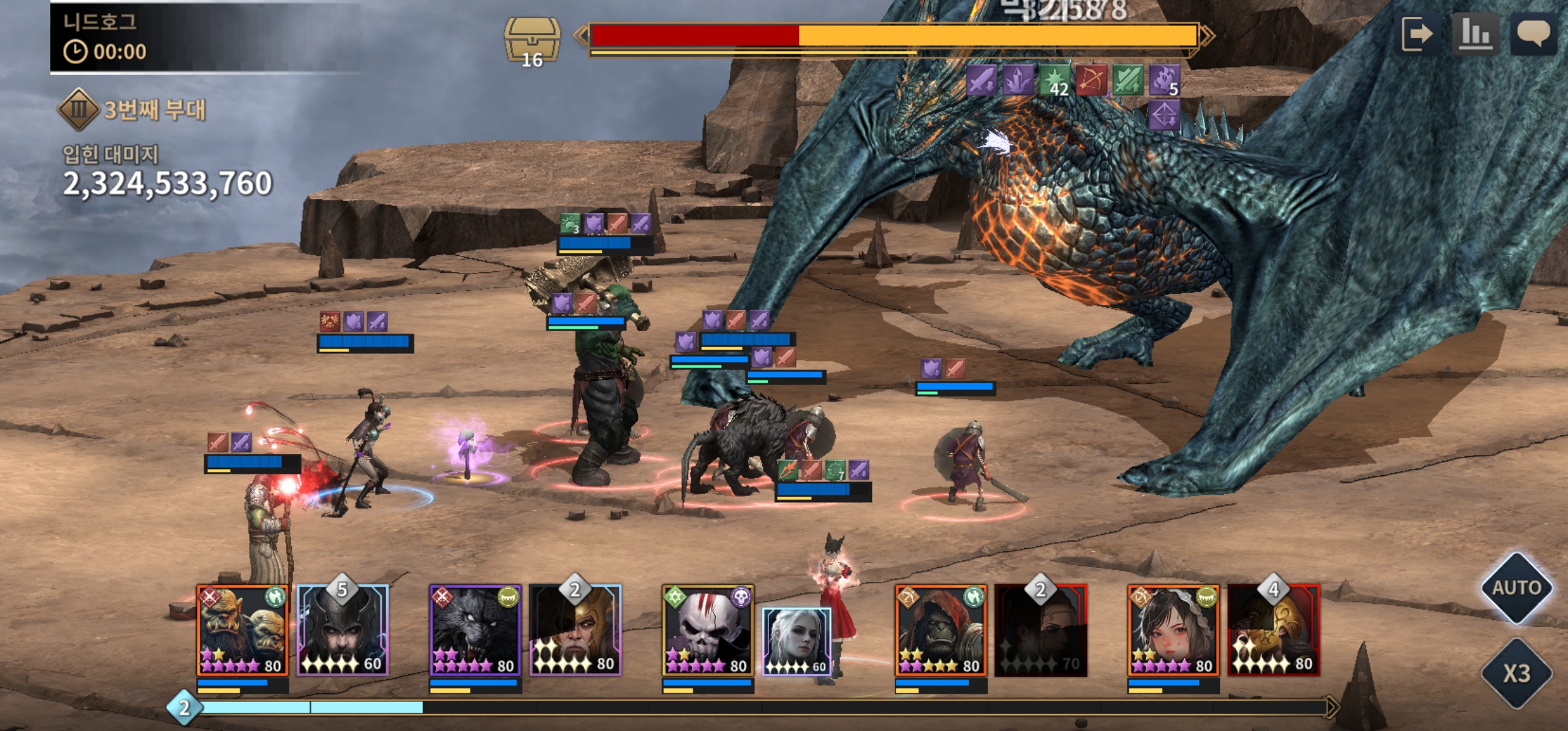1568x731 pixels.
Task: Inspect the boss's red bow debuff icon
Action: click(1091, 81)
